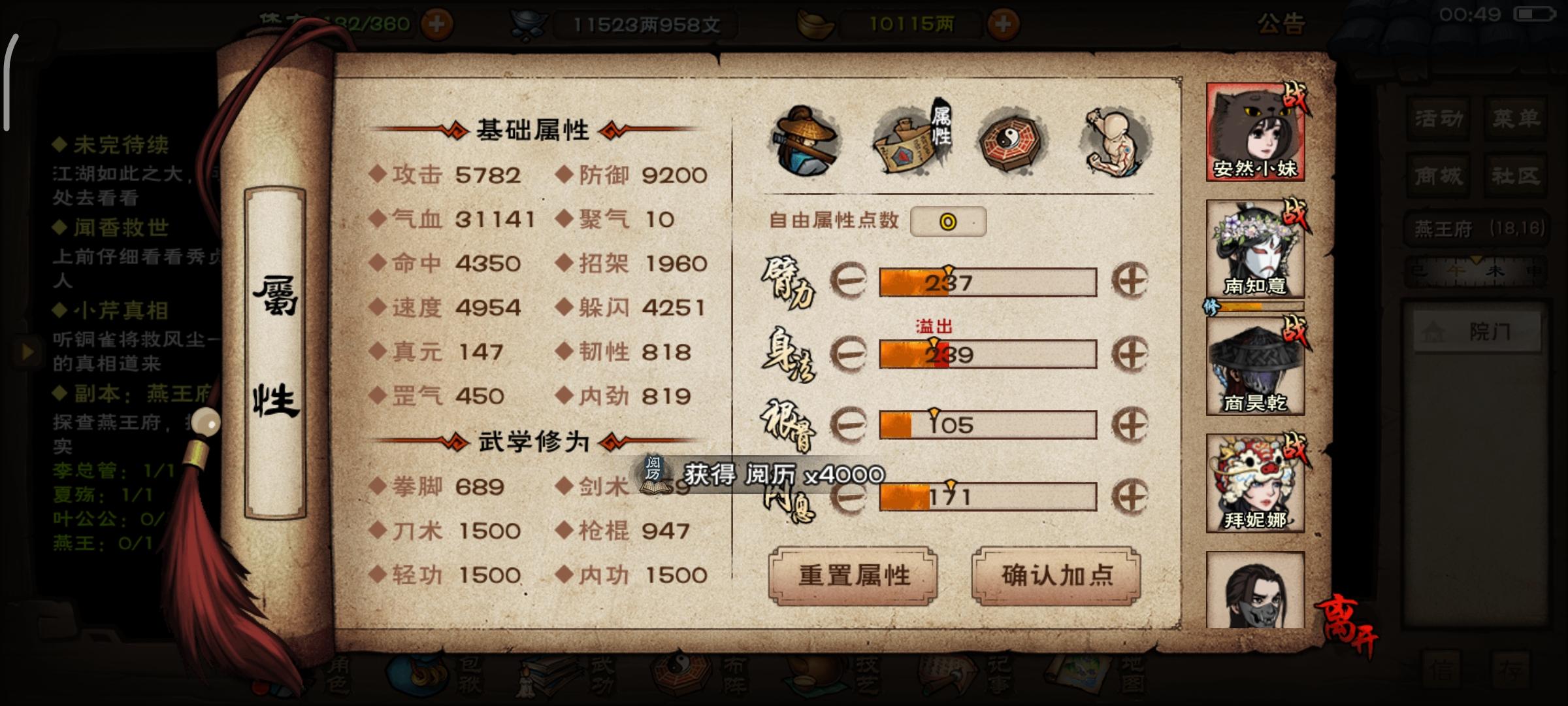
Task: Click the 自由属性点数 free points field
Action: tap(949, 222)
